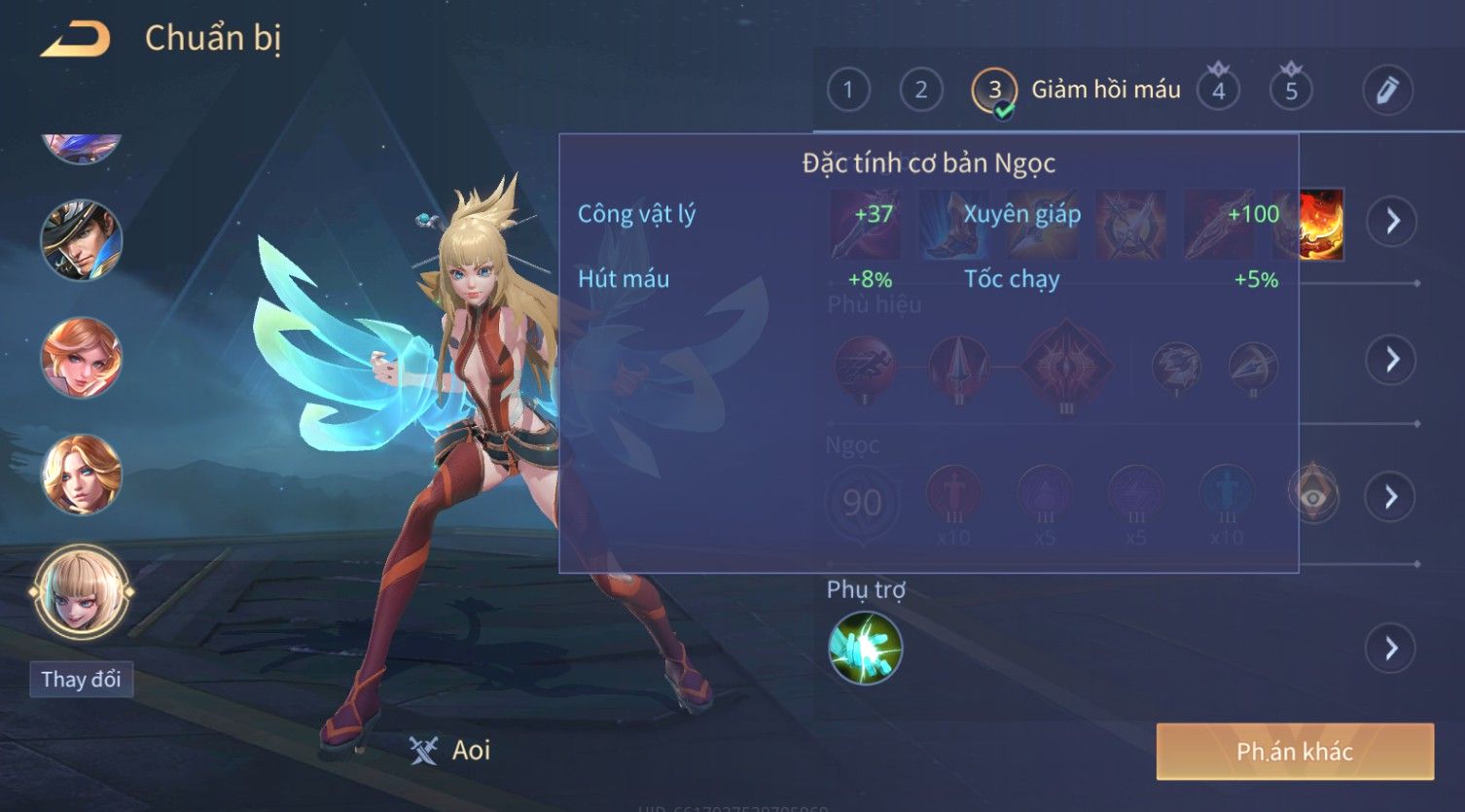
Task: Choose preset 3 Giảm hồi máu
Action: tap(994, 90)
